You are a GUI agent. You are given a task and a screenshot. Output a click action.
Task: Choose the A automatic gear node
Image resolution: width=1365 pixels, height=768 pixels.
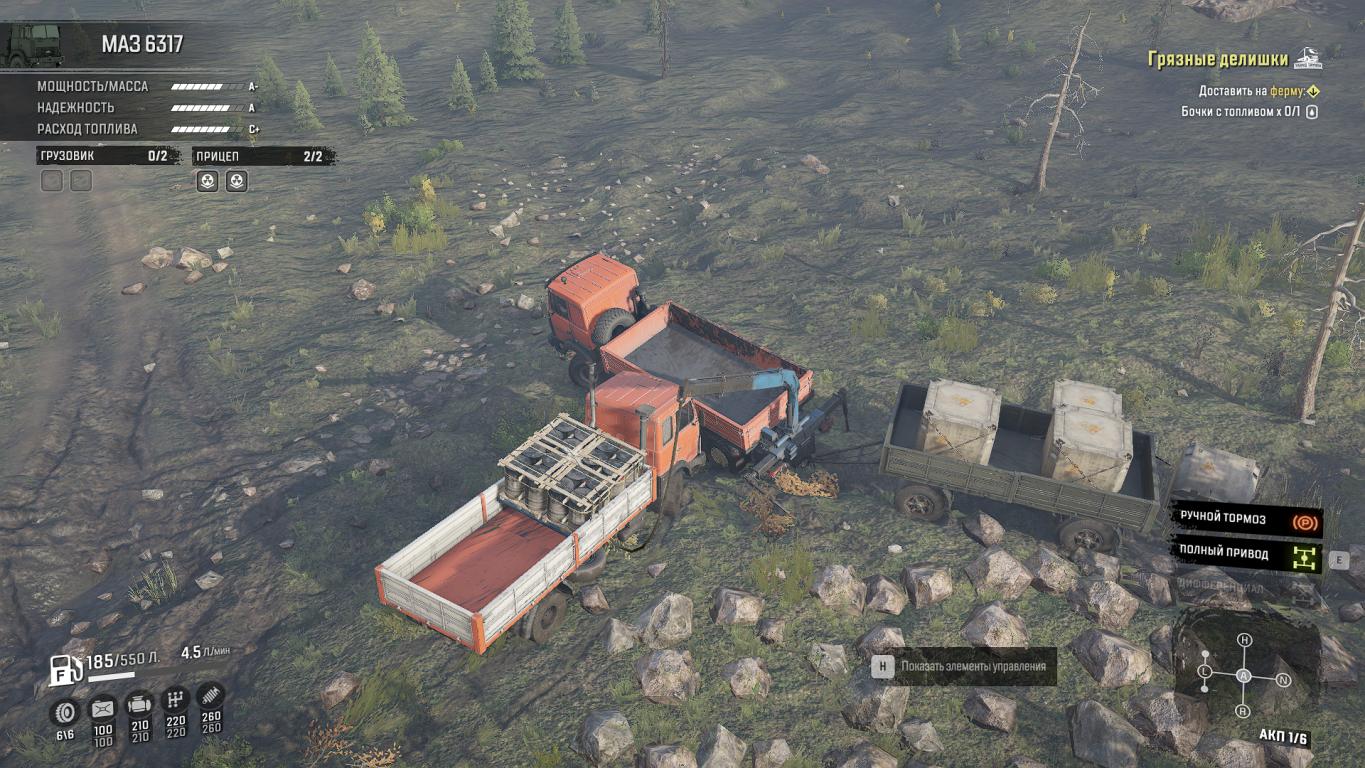[x=1244, y=676]
